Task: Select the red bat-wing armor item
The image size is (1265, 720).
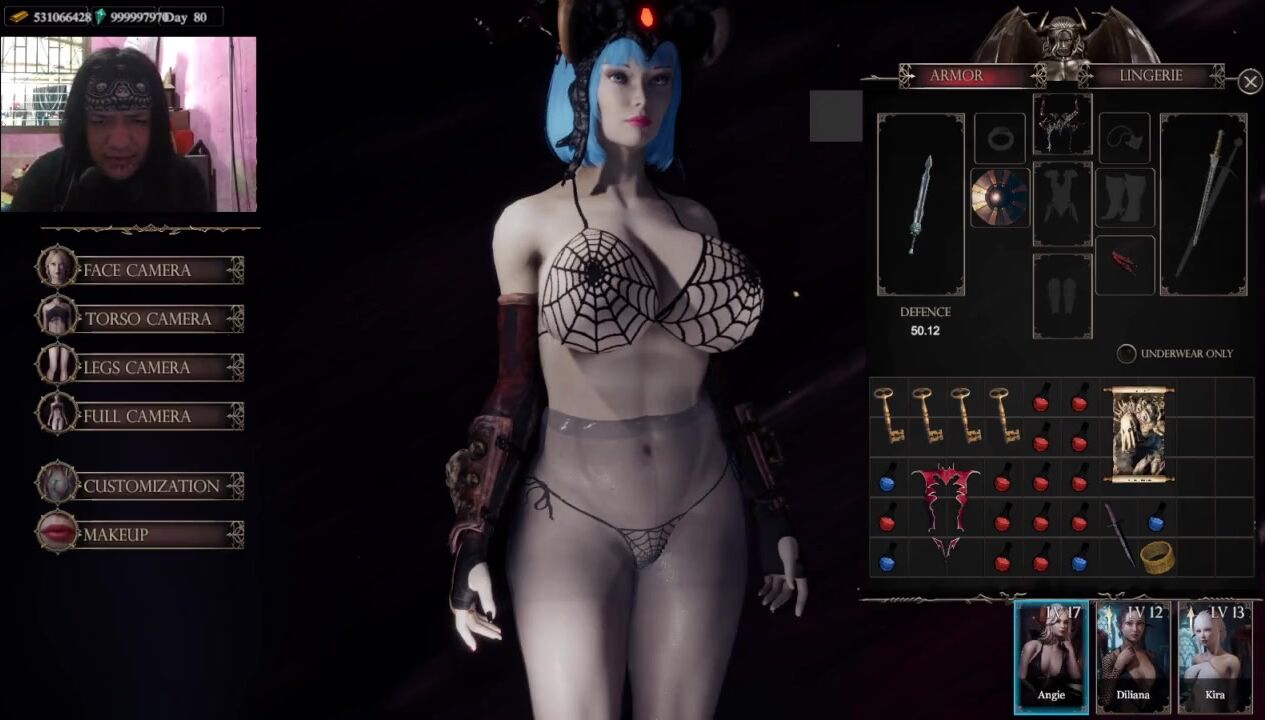Action: pyautogui.click(x=945, y=508)
